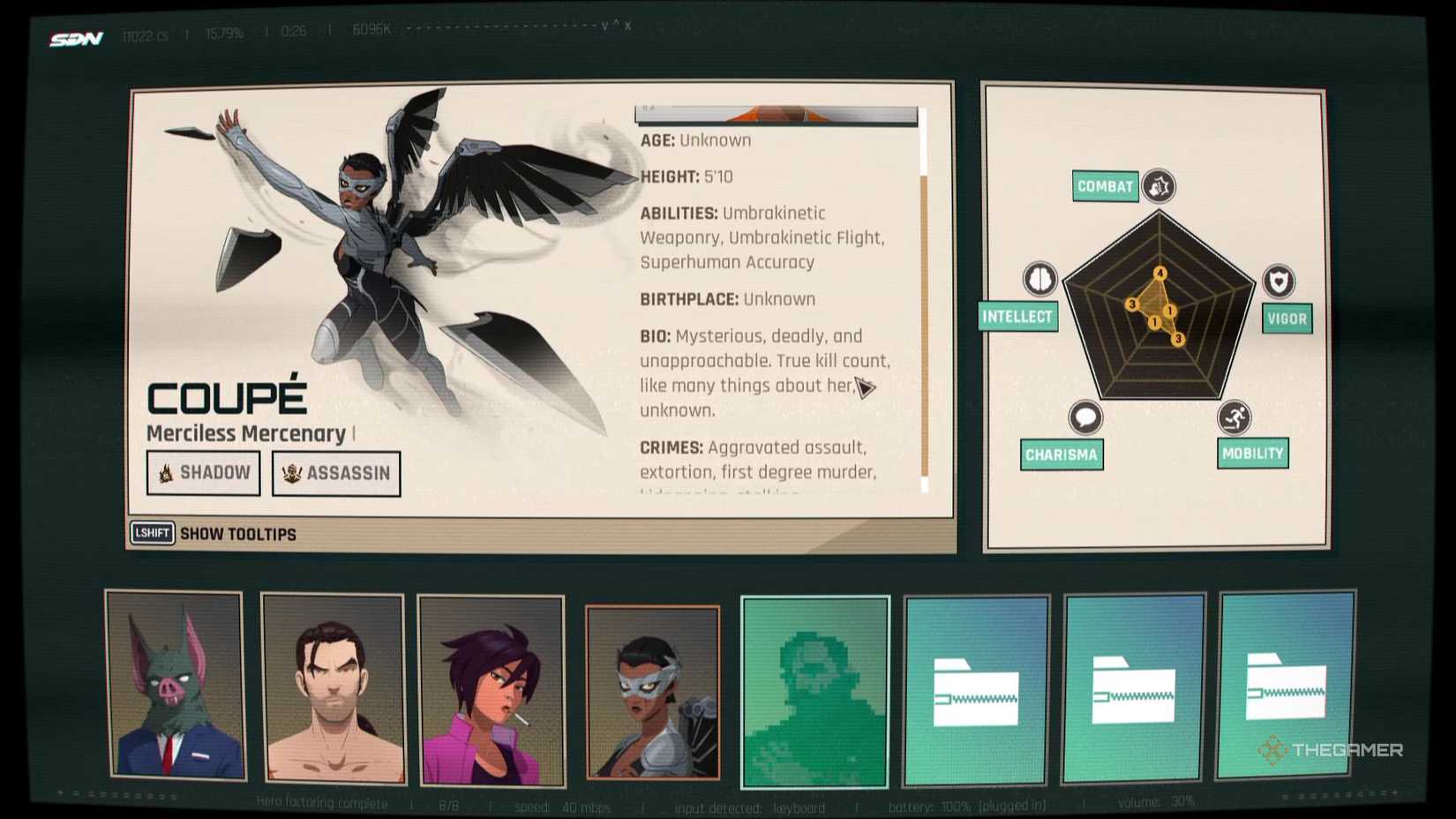Click the Combat stat label
The height and width of the screenshot is (819, 1456).
pyautogui.click(x=1105, y=186)
